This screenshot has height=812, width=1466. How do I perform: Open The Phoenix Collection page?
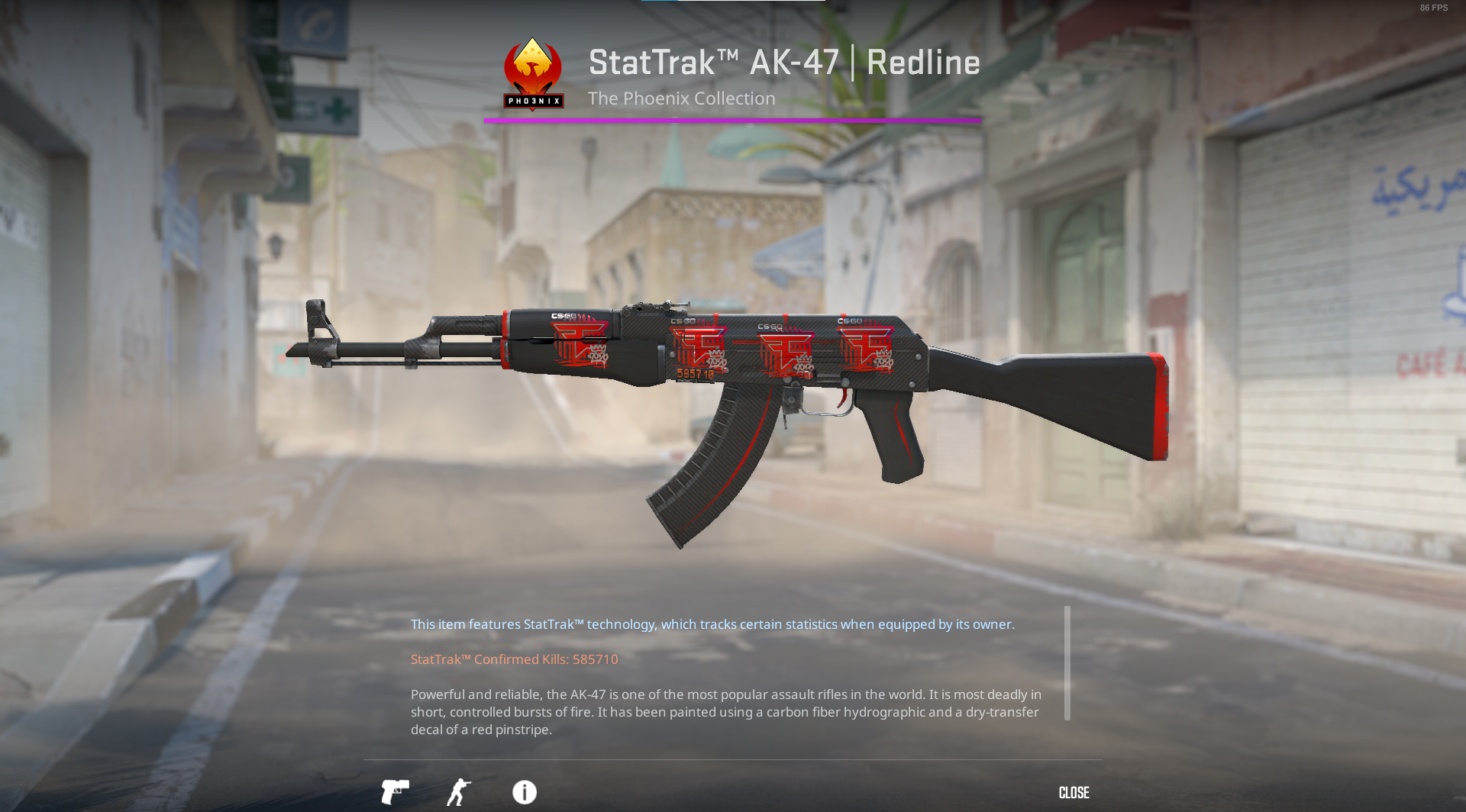(681, 98)
